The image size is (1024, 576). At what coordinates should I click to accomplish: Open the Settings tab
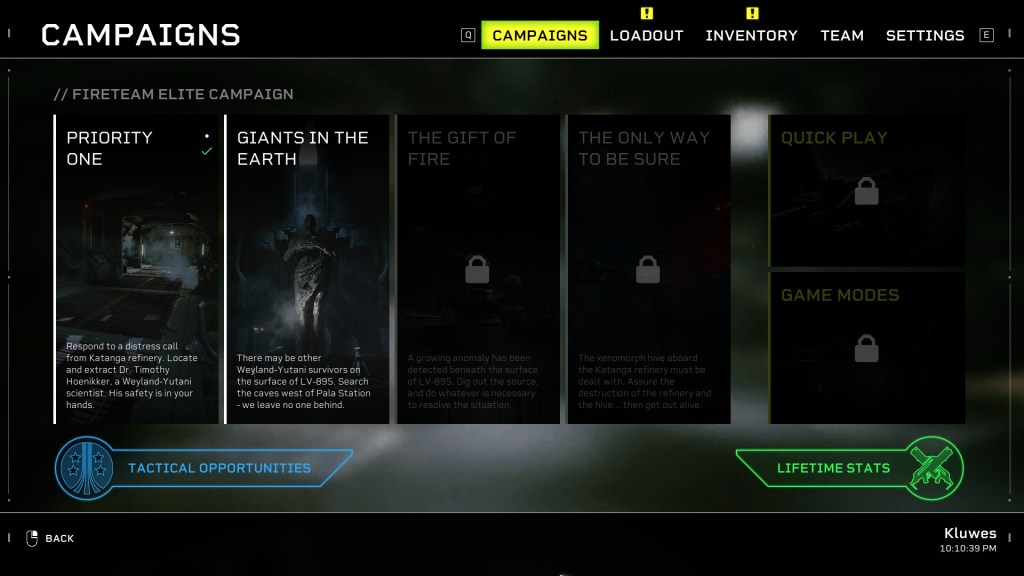(x=925, y=35)
